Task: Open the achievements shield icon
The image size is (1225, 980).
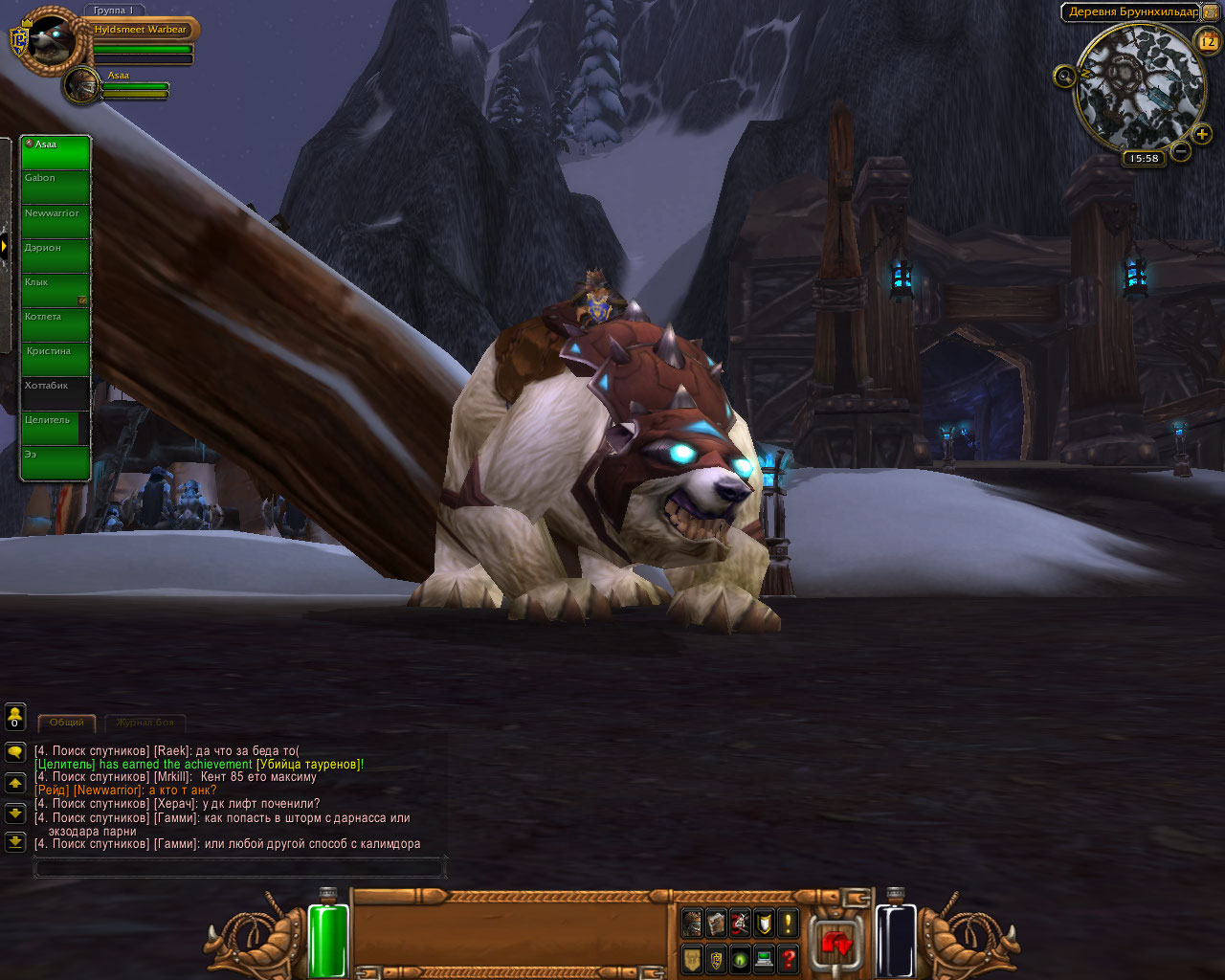Action: click(764, 924)
